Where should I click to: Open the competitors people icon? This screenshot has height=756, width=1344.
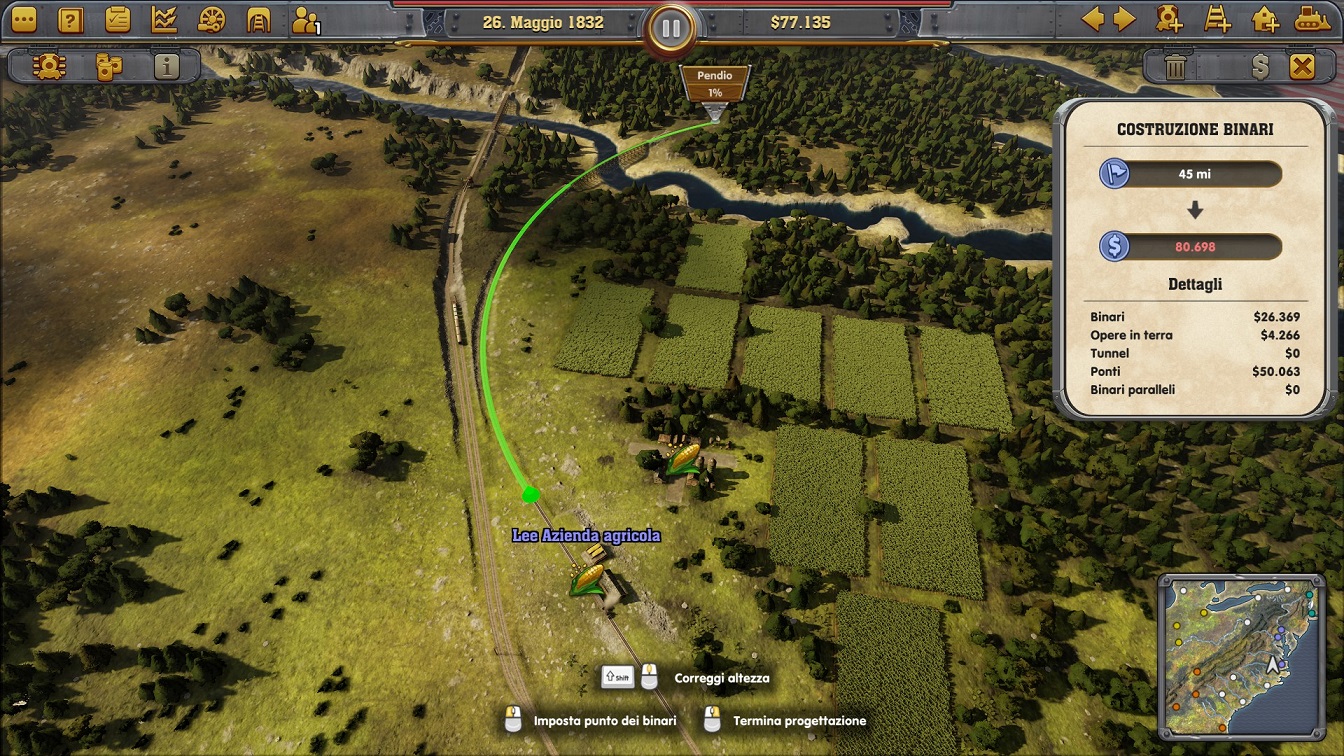coord(306,19)
